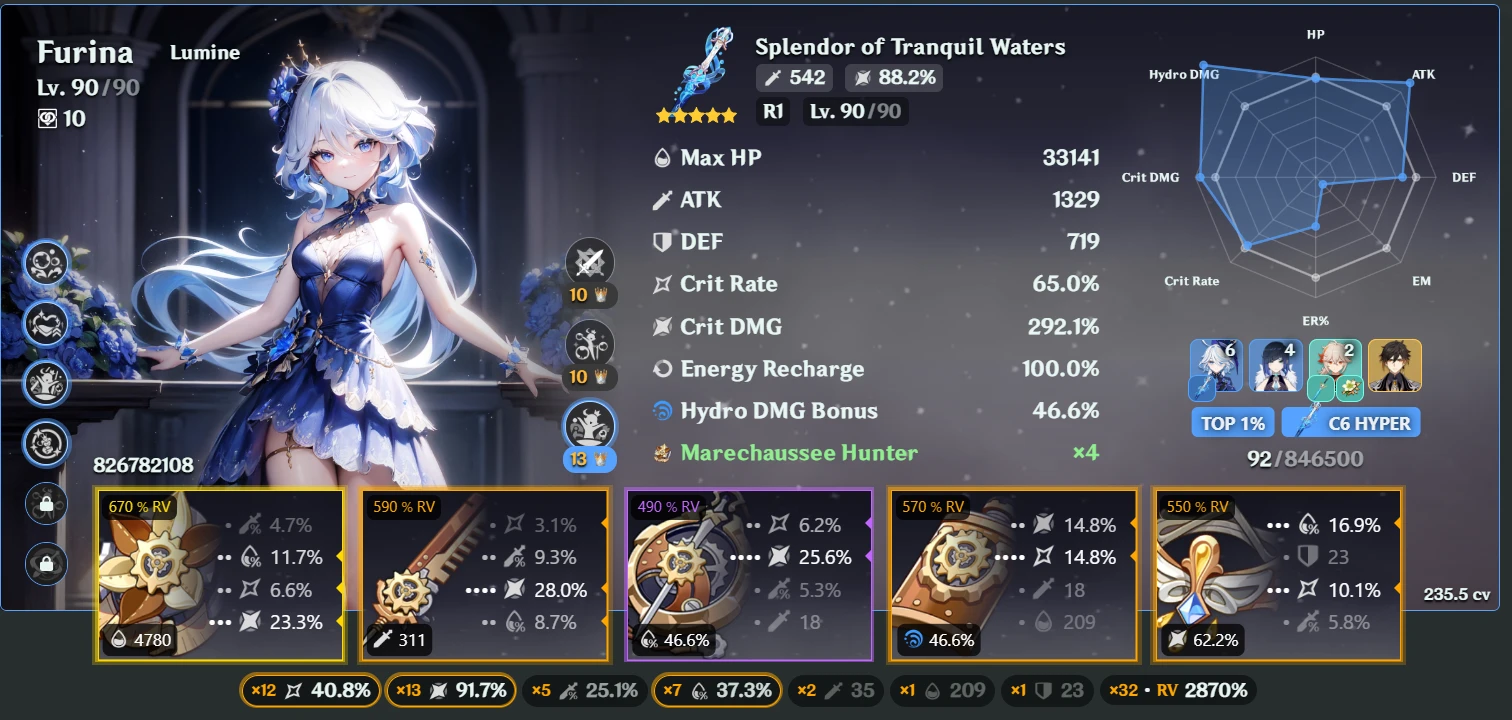Screen dimensions: 1512x720
Task: Select the heart-shaped constellation icon on sidebar
Action: (x=44, y=323)
